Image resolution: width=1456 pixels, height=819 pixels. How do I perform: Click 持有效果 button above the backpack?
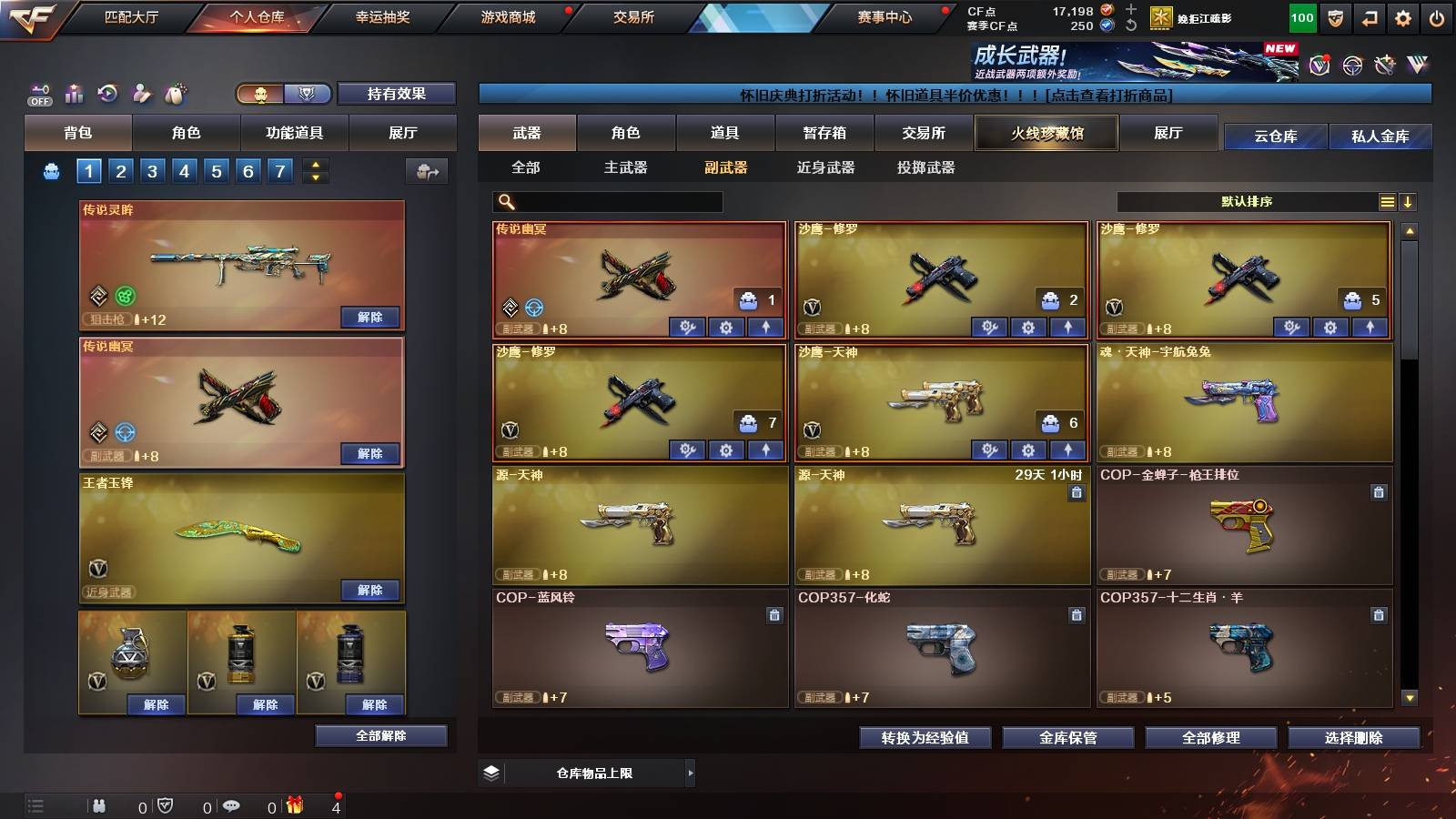pos(397,95)
